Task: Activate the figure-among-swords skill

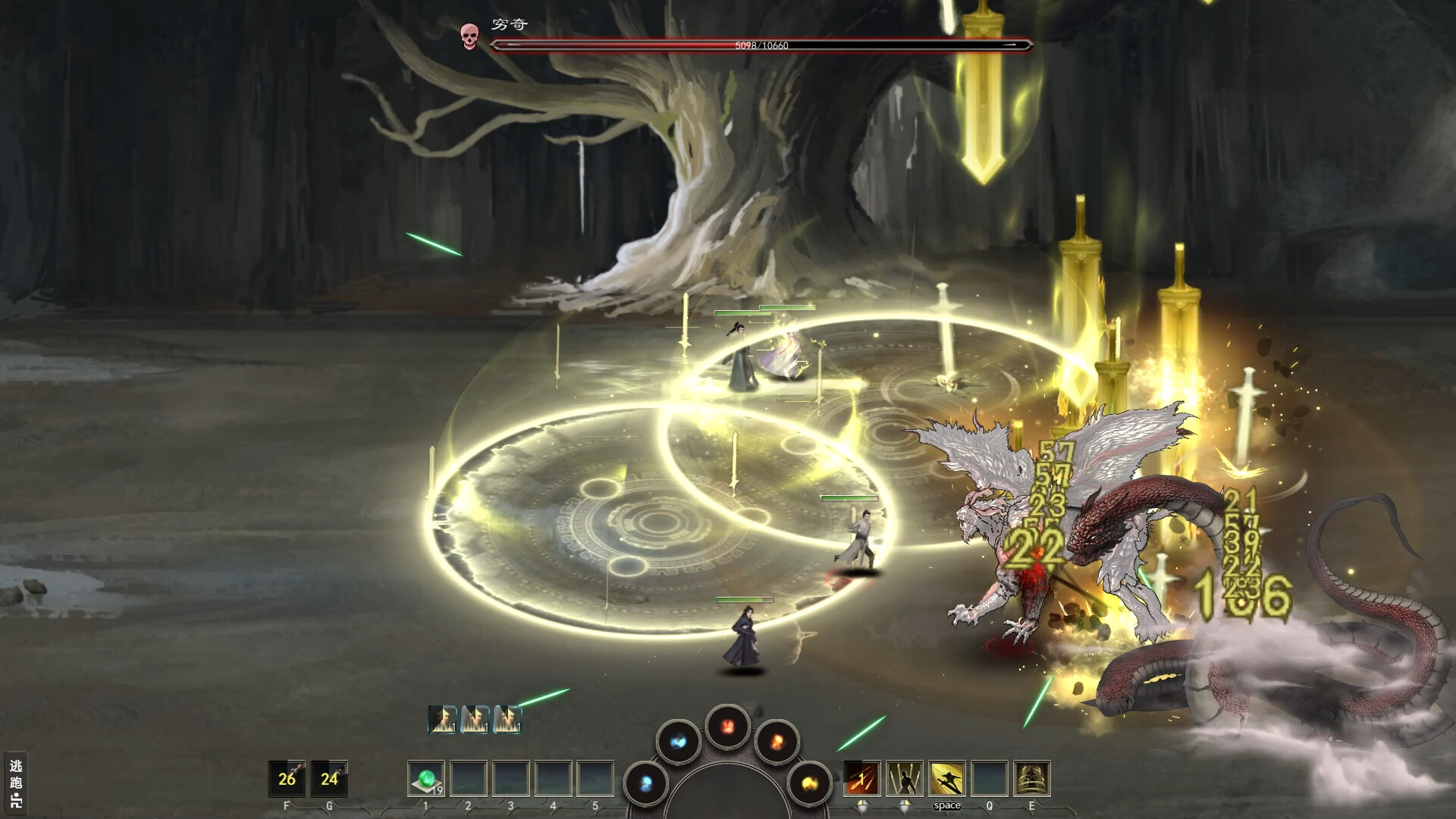Action: (905, 778)
